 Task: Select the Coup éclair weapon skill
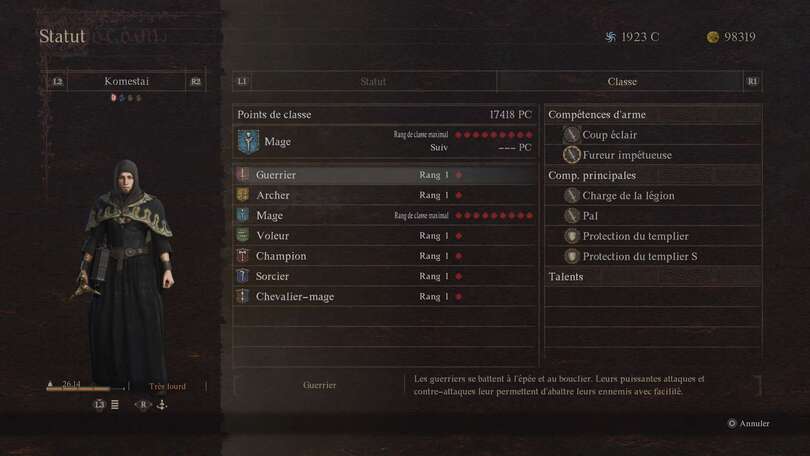[x=609, y=135]
